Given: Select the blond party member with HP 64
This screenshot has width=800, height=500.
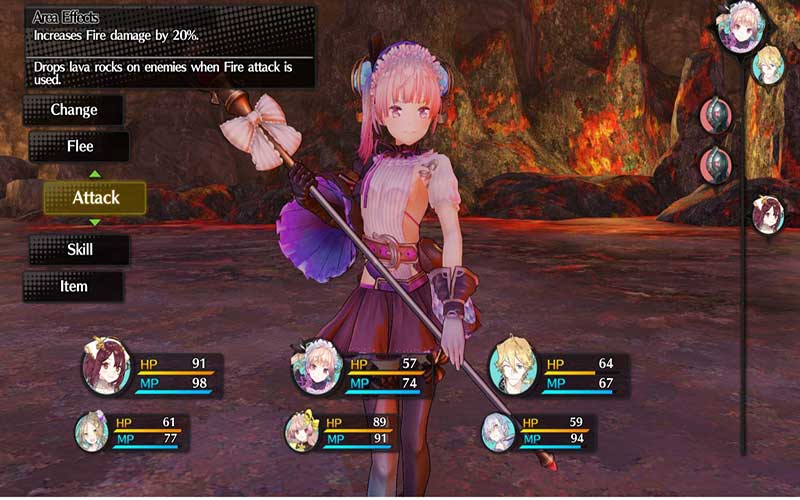Looking at the screenshot, I should coord(512,371).
